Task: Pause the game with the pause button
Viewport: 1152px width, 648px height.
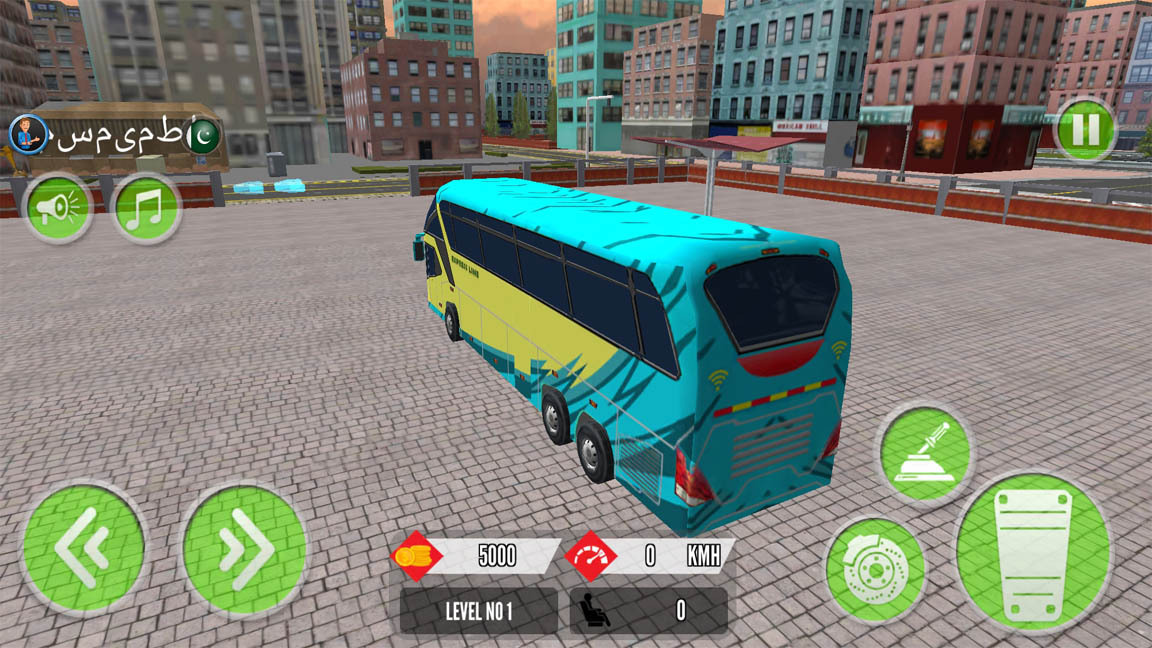Action: point(1085,129)
